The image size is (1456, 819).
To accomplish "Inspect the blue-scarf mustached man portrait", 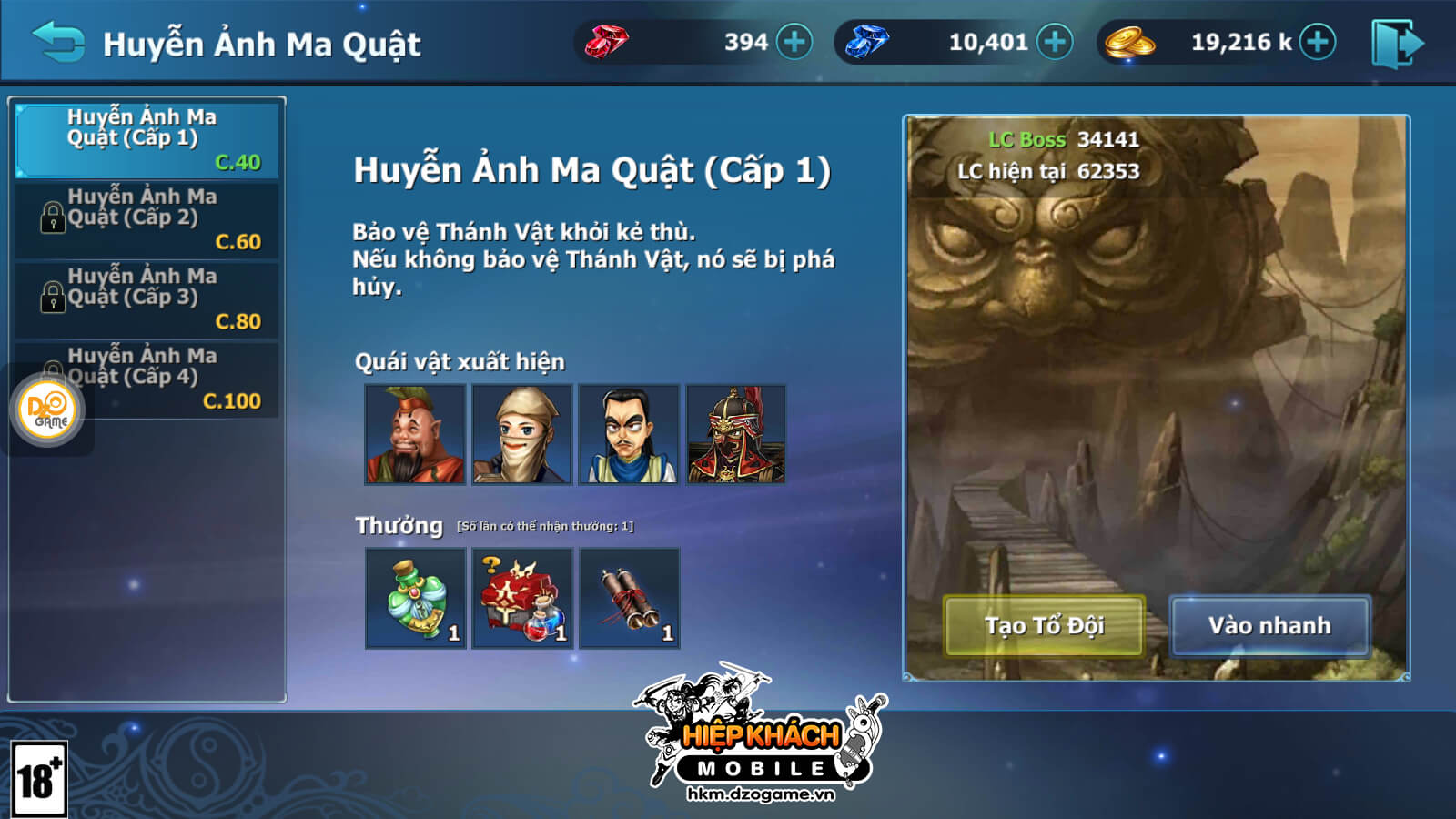I will 630,434.
